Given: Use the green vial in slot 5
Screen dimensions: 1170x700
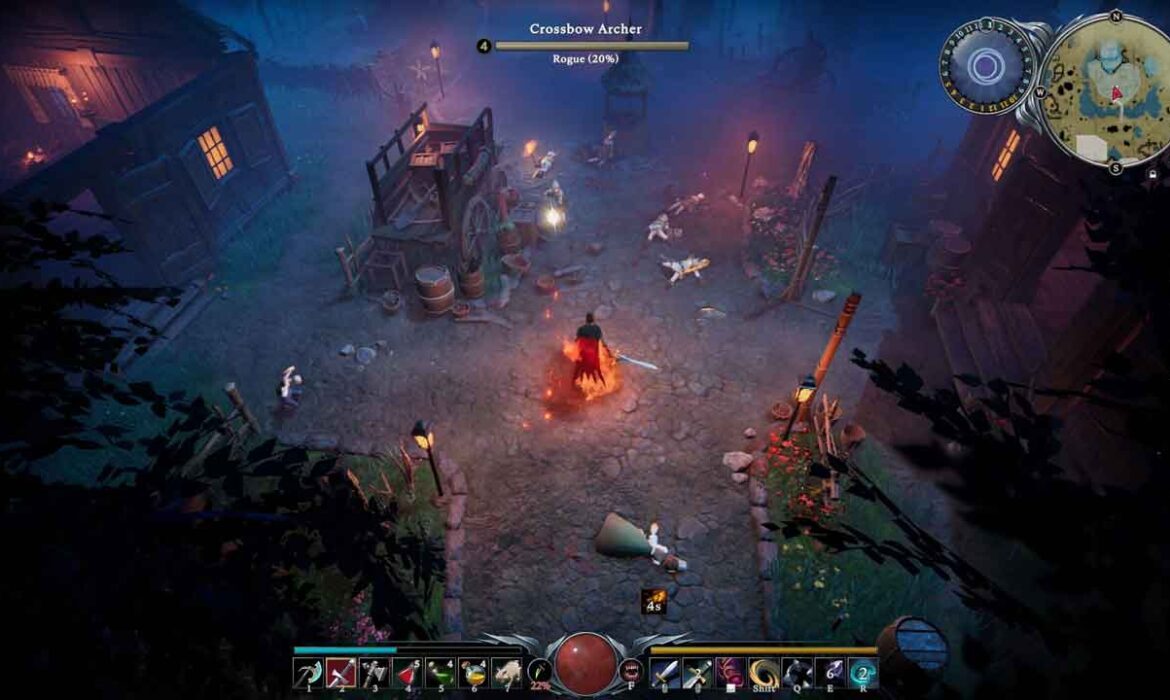Looking at the screenshot, I should tap(440, 672).
